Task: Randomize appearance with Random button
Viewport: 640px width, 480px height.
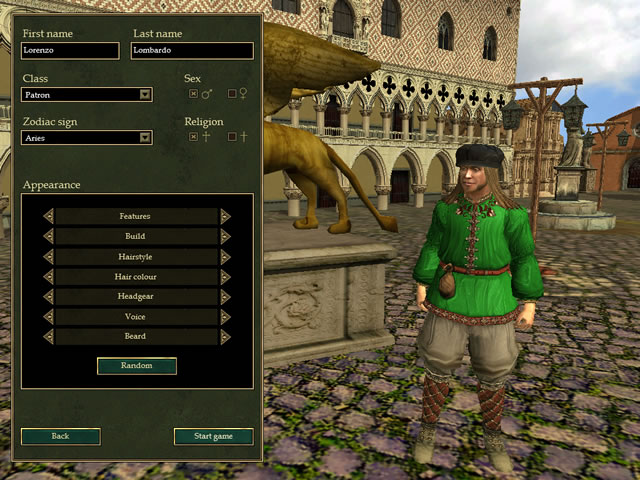Action: tap(137, 366)
